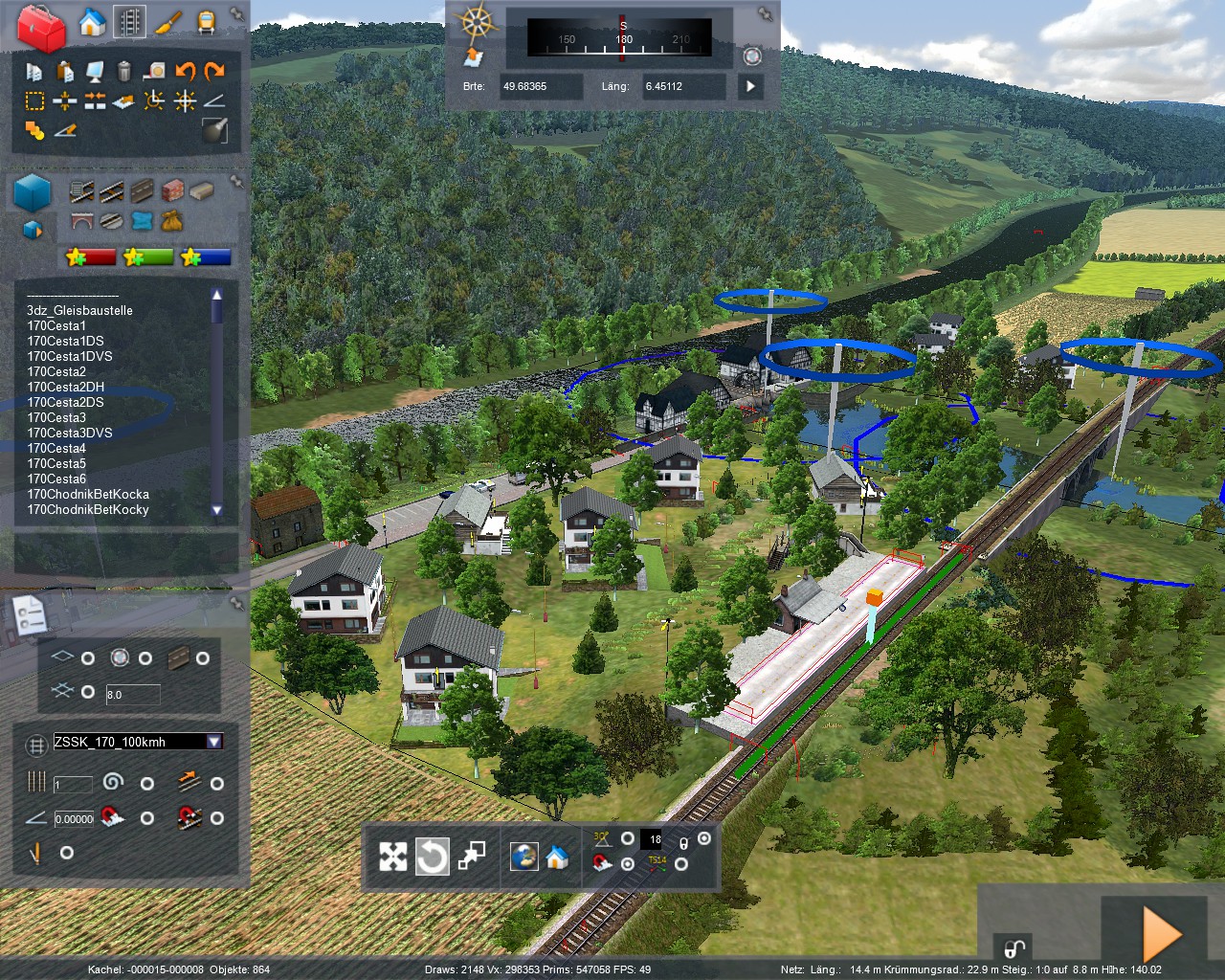
Task: Select the blue water asset category
Action: pyautogui.click(x=142, y=221)
